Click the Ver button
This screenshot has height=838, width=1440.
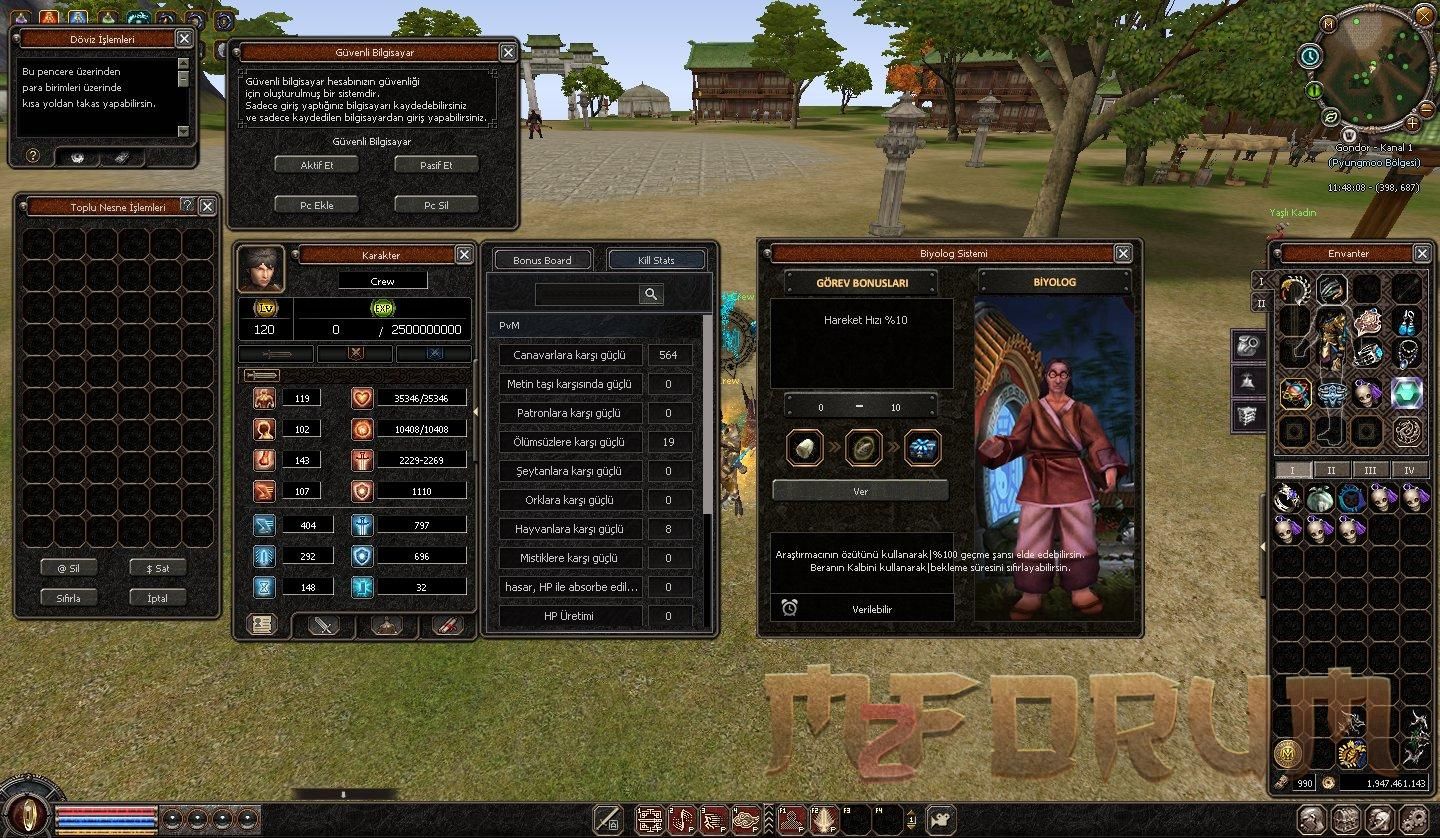[x=860, y=491]
